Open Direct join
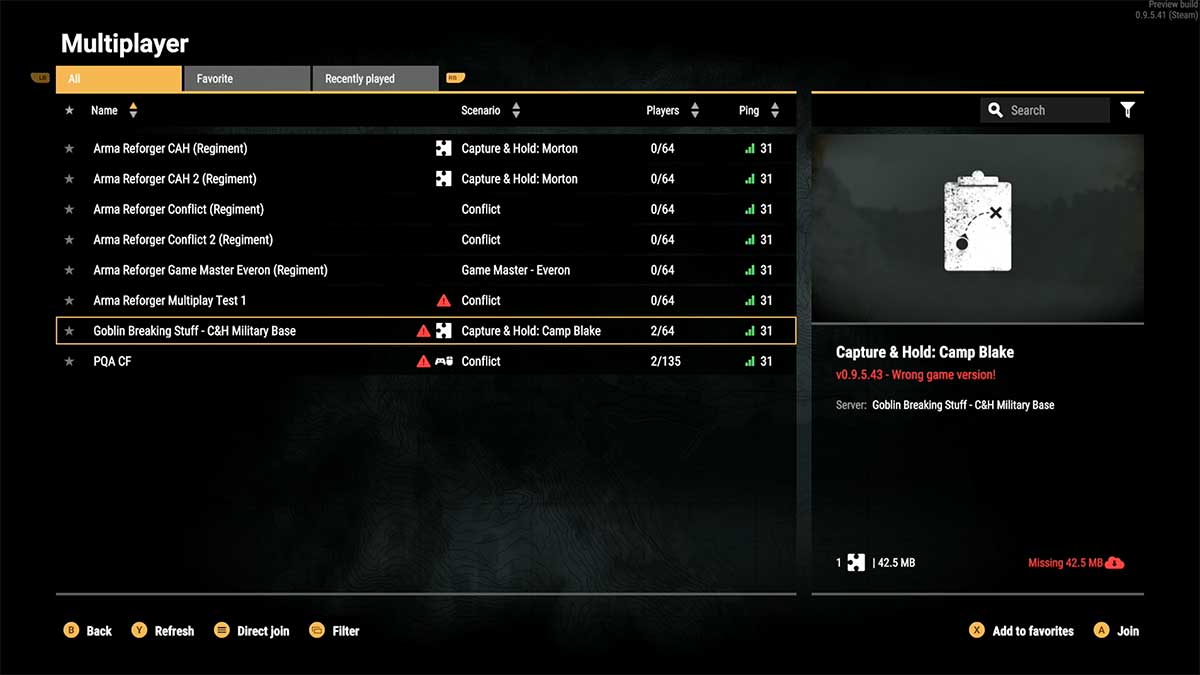Image resolution: width=1200 pixels, height=675 pixels. click(x=252, y=631)
